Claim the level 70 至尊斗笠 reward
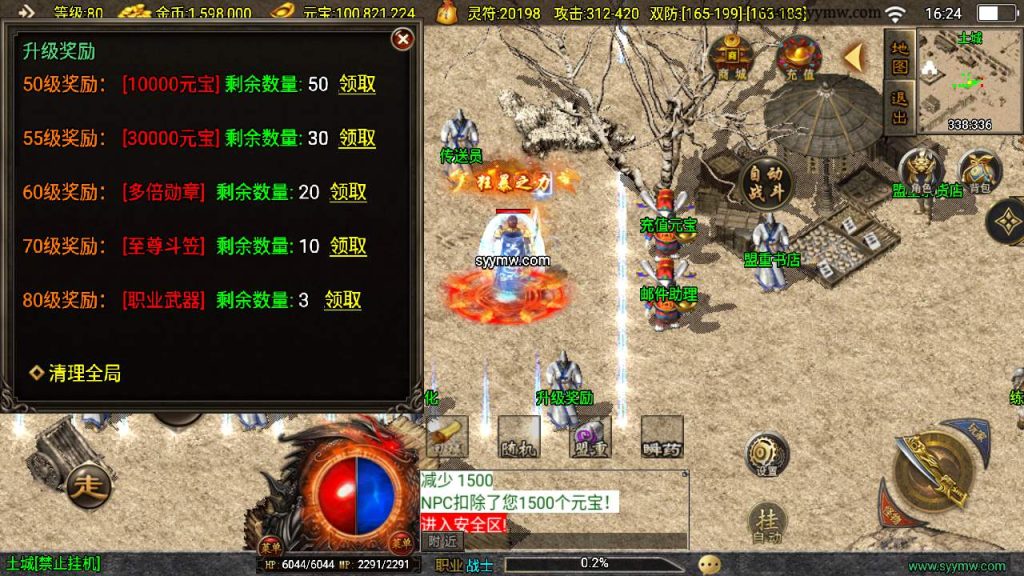 tap(348, 246)
